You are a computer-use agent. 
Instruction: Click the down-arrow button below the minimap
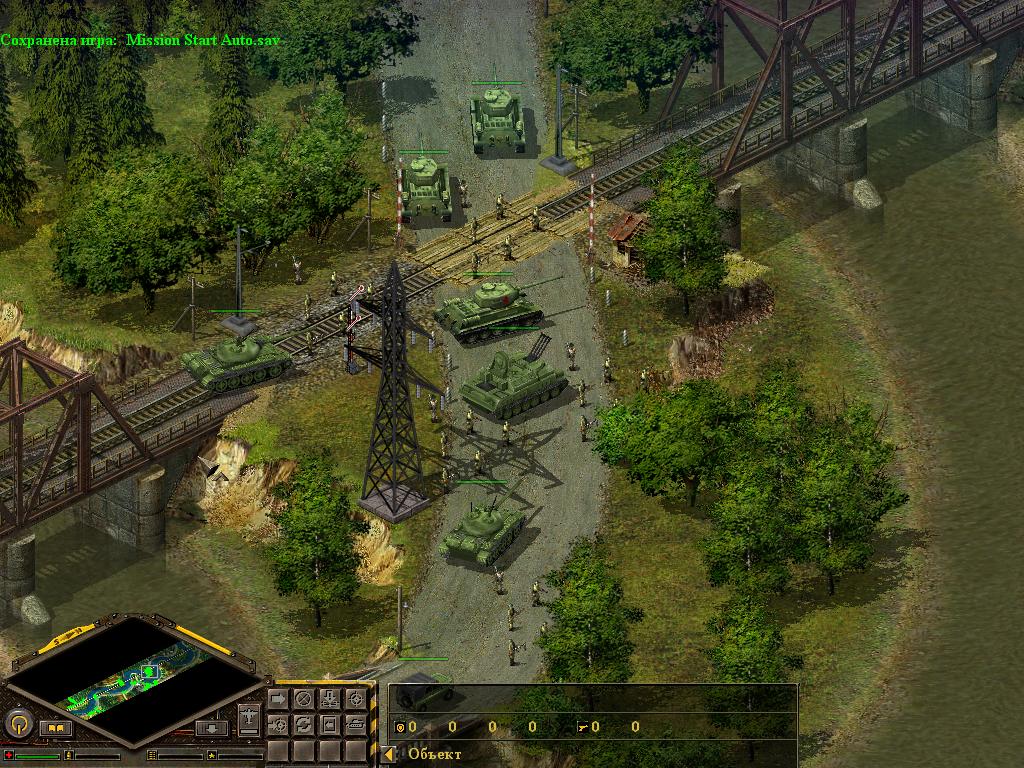click(x=211, y=728)
